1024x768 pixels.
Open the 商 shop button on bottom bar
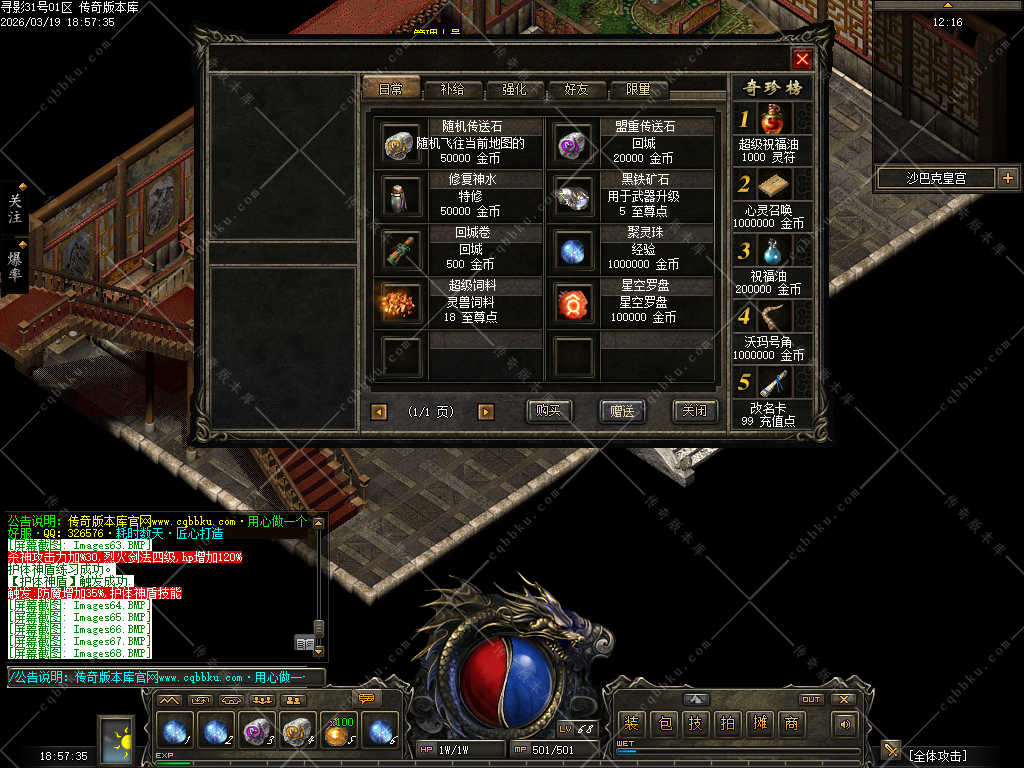point(791,723)
